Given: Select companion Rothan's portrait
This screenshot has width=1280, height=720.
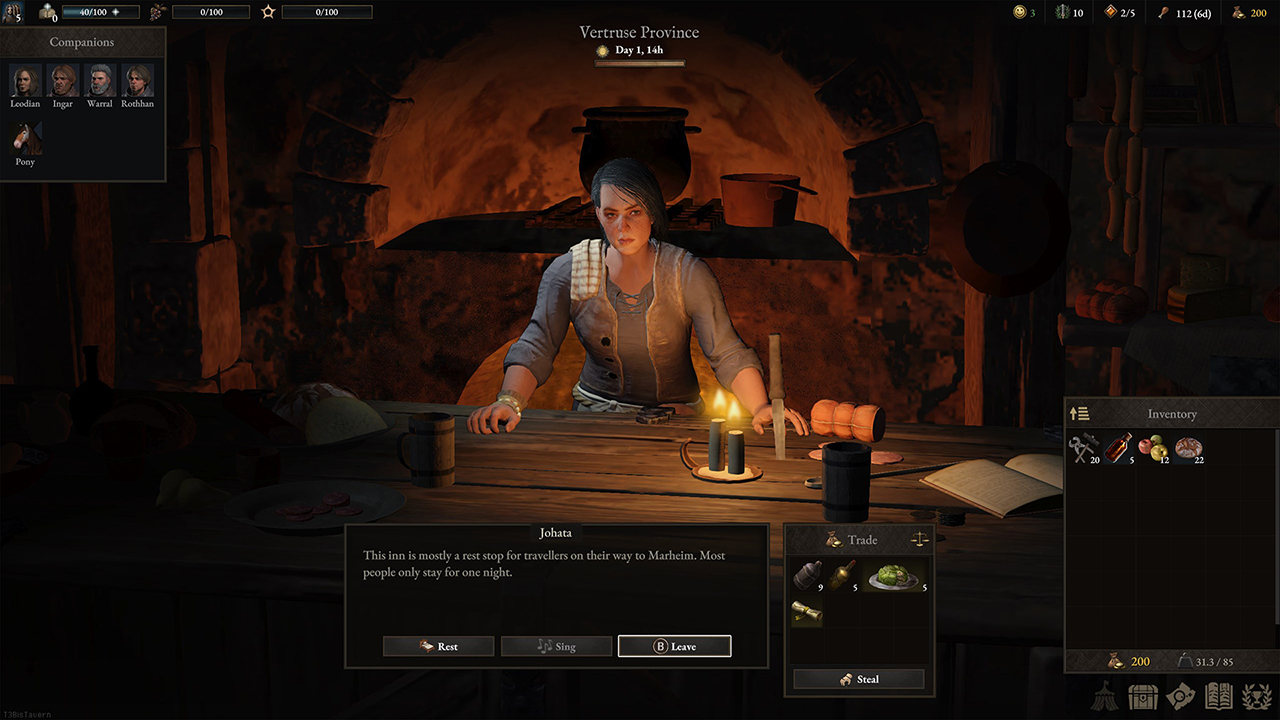Looking at the screenshot, I should pos(137,78).
